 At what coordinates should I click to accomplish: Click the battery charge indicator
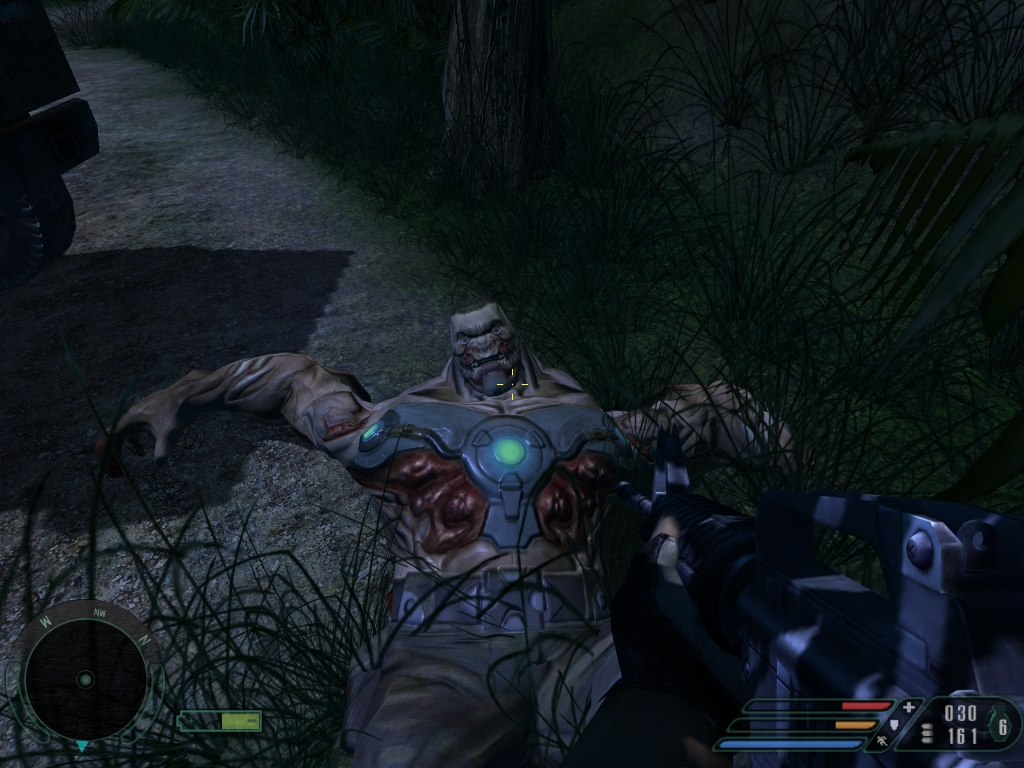click(x=220, y=721)
